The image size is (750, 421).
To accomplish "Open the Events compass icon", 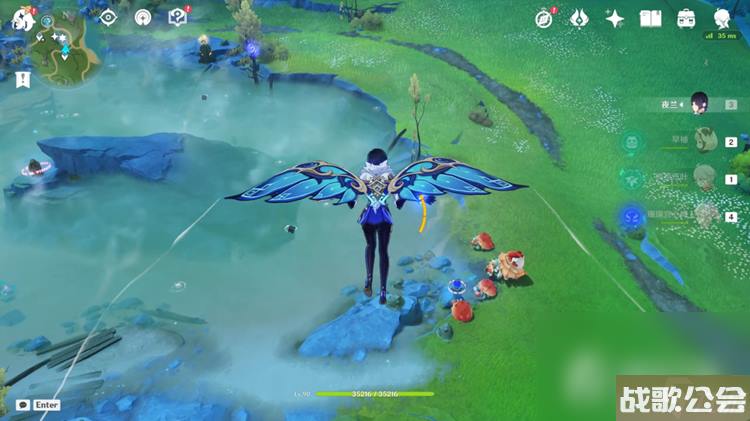I will tap(544, 19).
